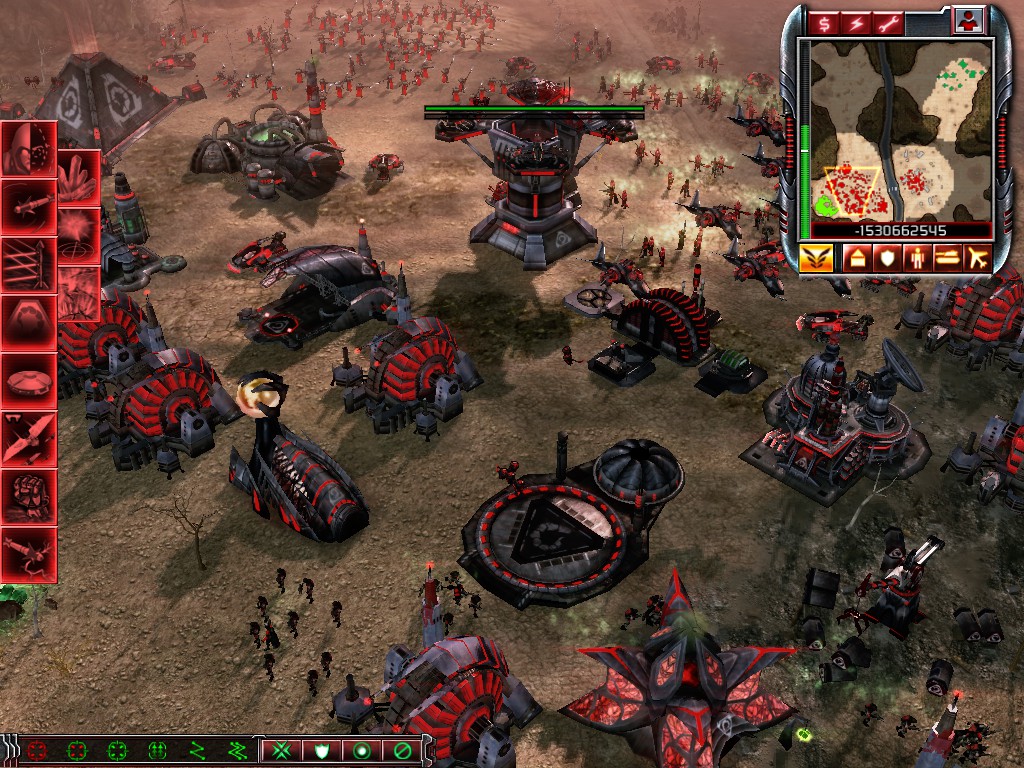1024x768 pixels.
Task: Set the shield guard stance
Action: [x=321, y=749]
